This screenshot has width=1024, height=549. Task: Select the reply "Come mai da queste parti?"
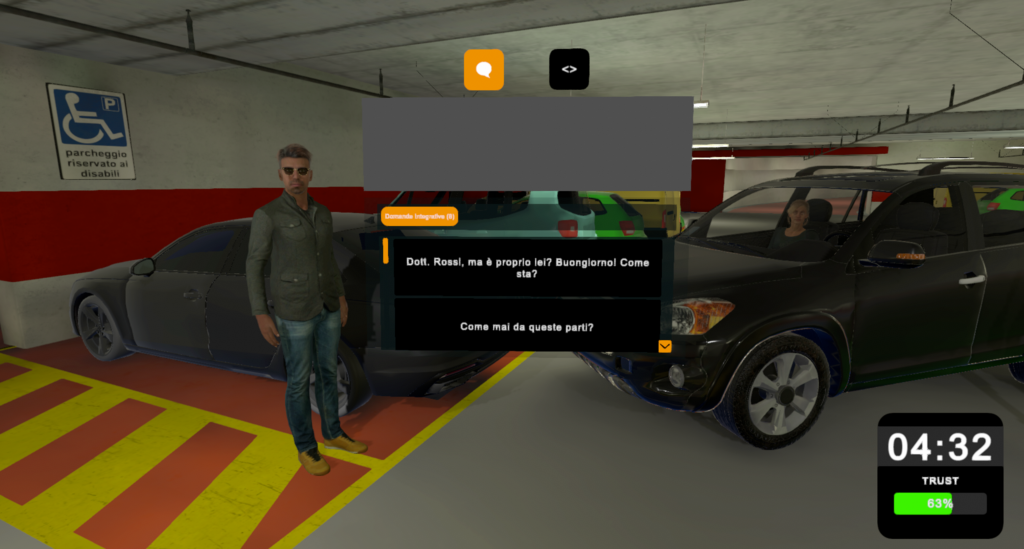point(527,326)
